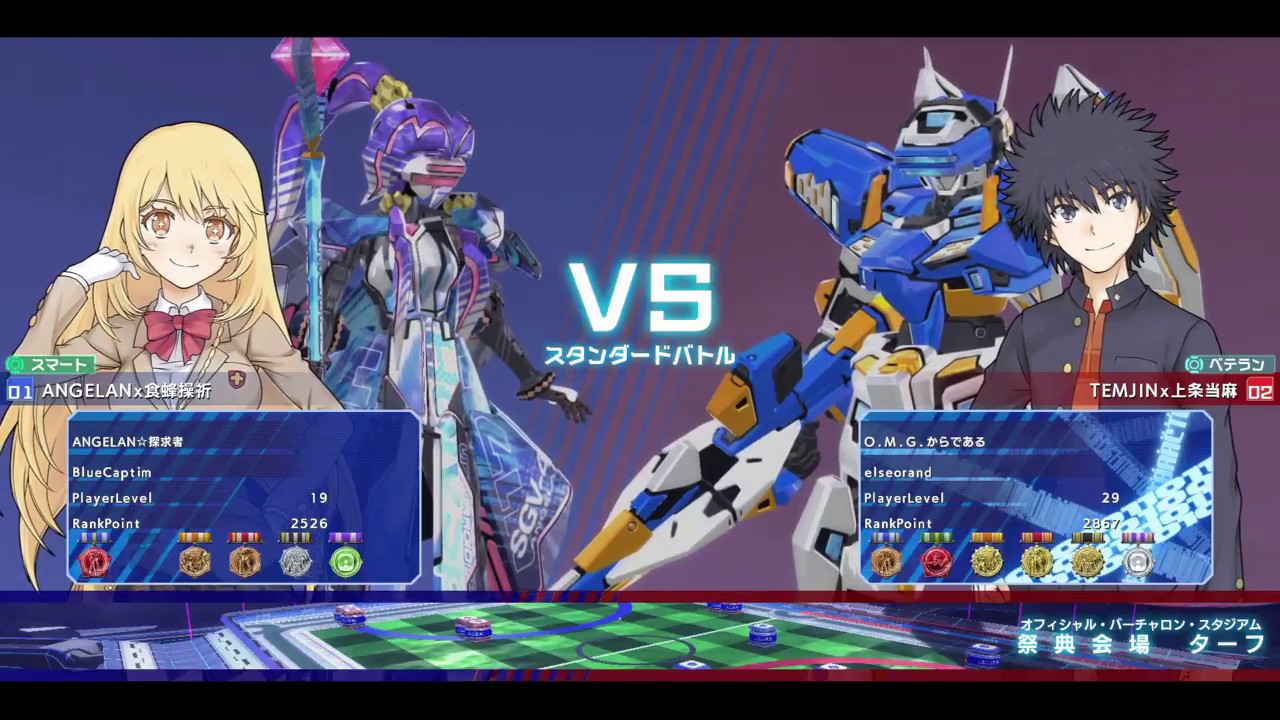Select the gold medal with black ribbon

click(1088, 561)
